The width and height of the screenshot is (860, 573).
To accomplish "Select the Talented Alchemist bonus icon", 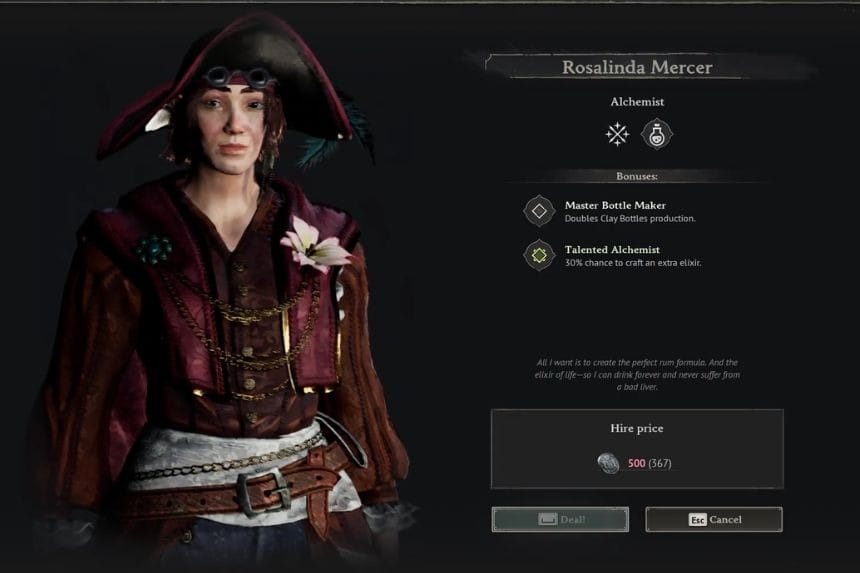I will 540,255.
